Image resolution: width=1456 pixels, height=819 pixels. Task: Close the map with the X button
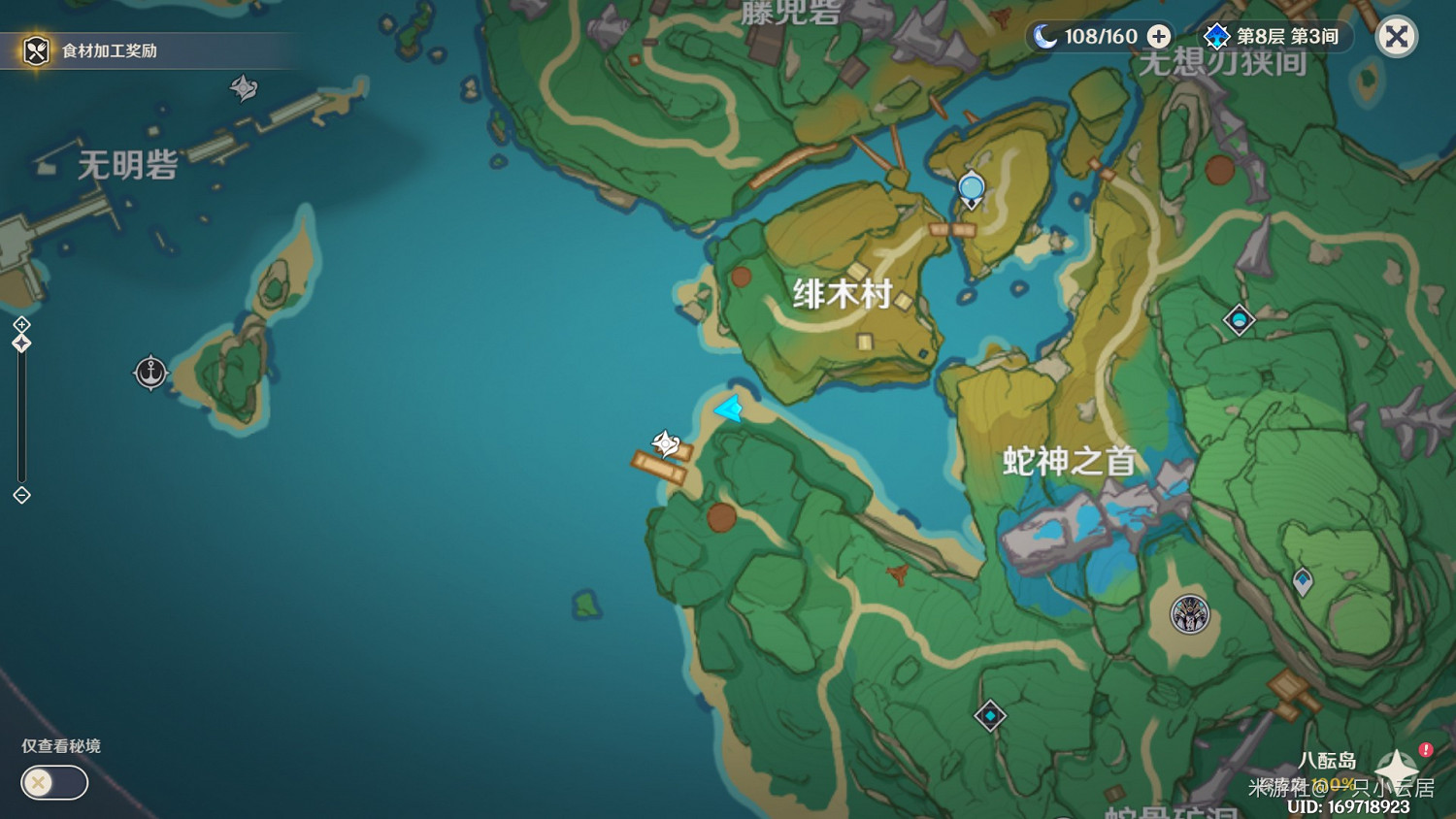(x=1395, y=37)
